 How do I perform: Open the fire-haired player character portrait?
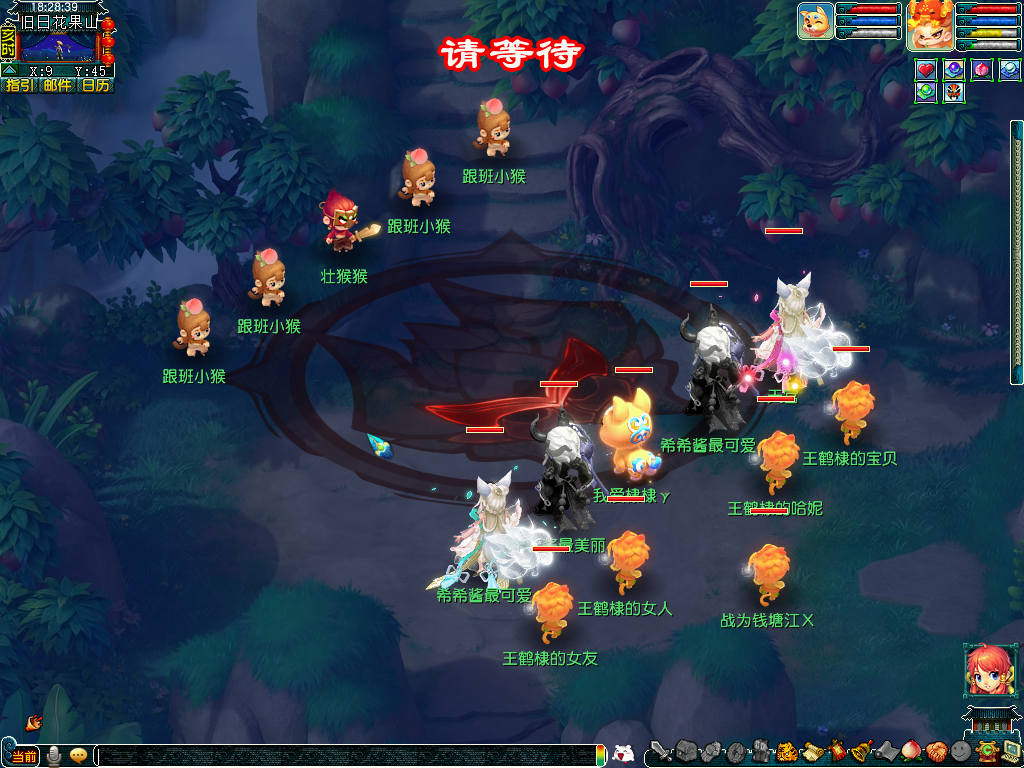pos(929,25)
